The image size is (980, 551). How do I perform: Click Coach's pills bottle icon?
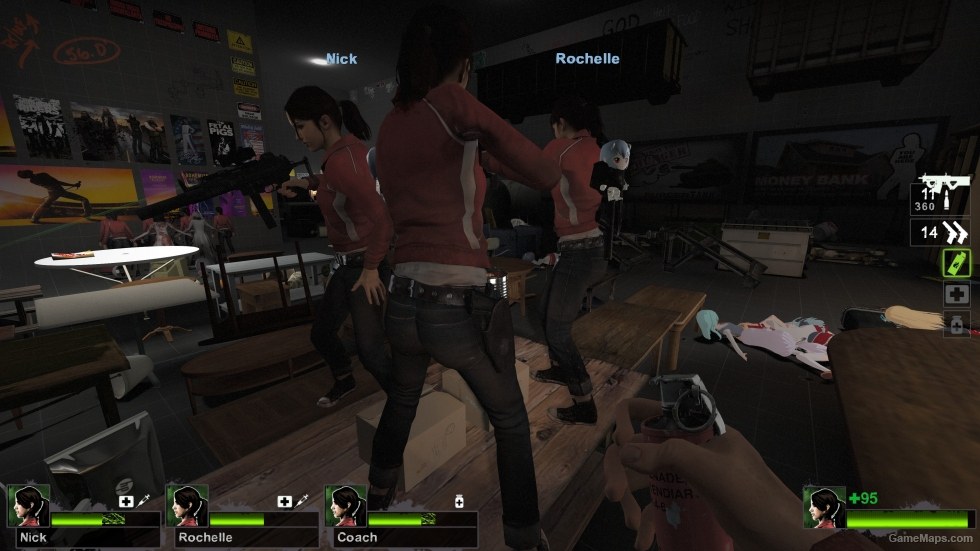click(x=459, y=501)
